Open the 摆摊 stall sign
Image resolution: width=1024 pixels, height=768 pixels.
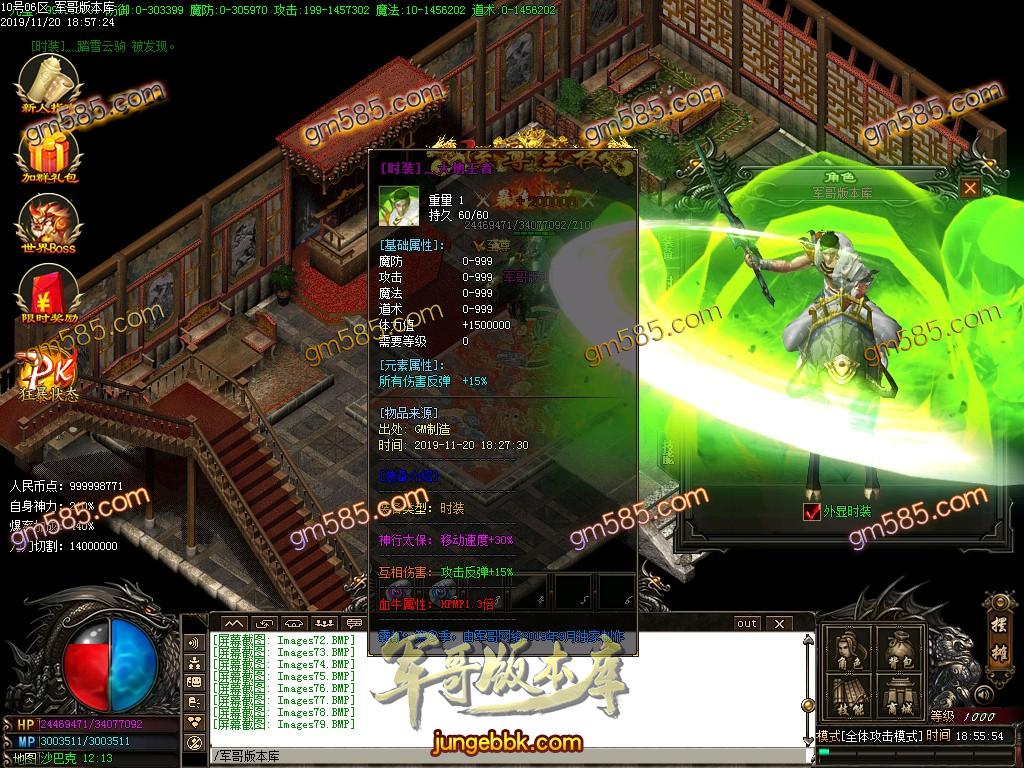[x=997, y=622]
